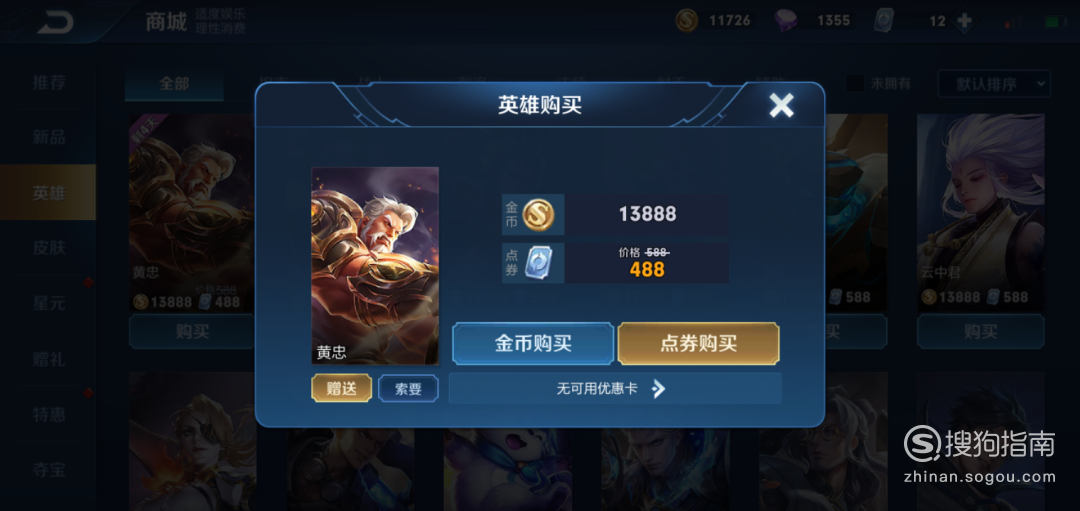Image resolution: width=1080 pixels, height=511 pixels.
Task: Select the 夺宝 category
Action: point(48,467)
